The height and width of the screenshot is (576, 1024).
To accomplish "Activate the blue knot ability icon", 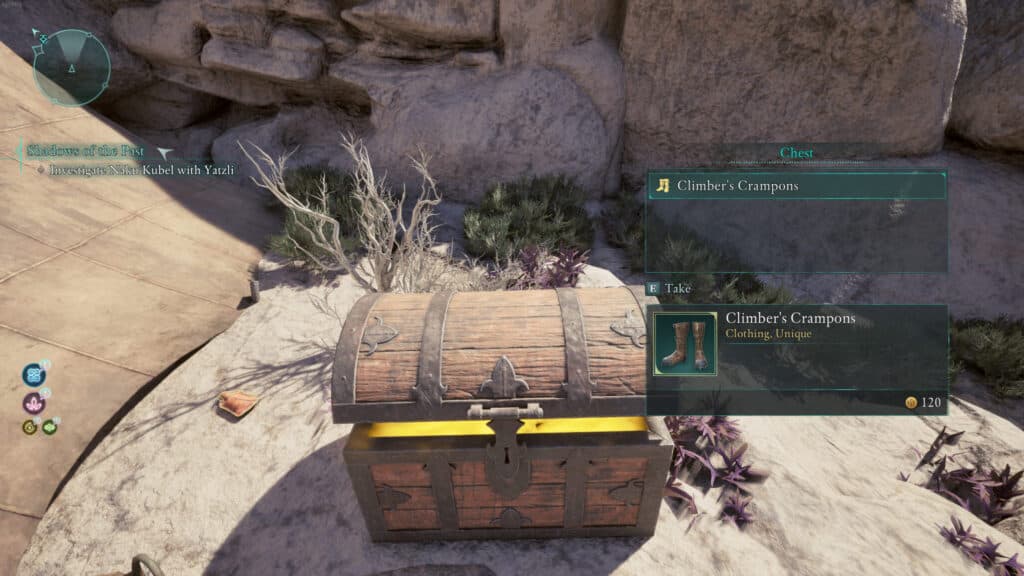I will (35, 376).
